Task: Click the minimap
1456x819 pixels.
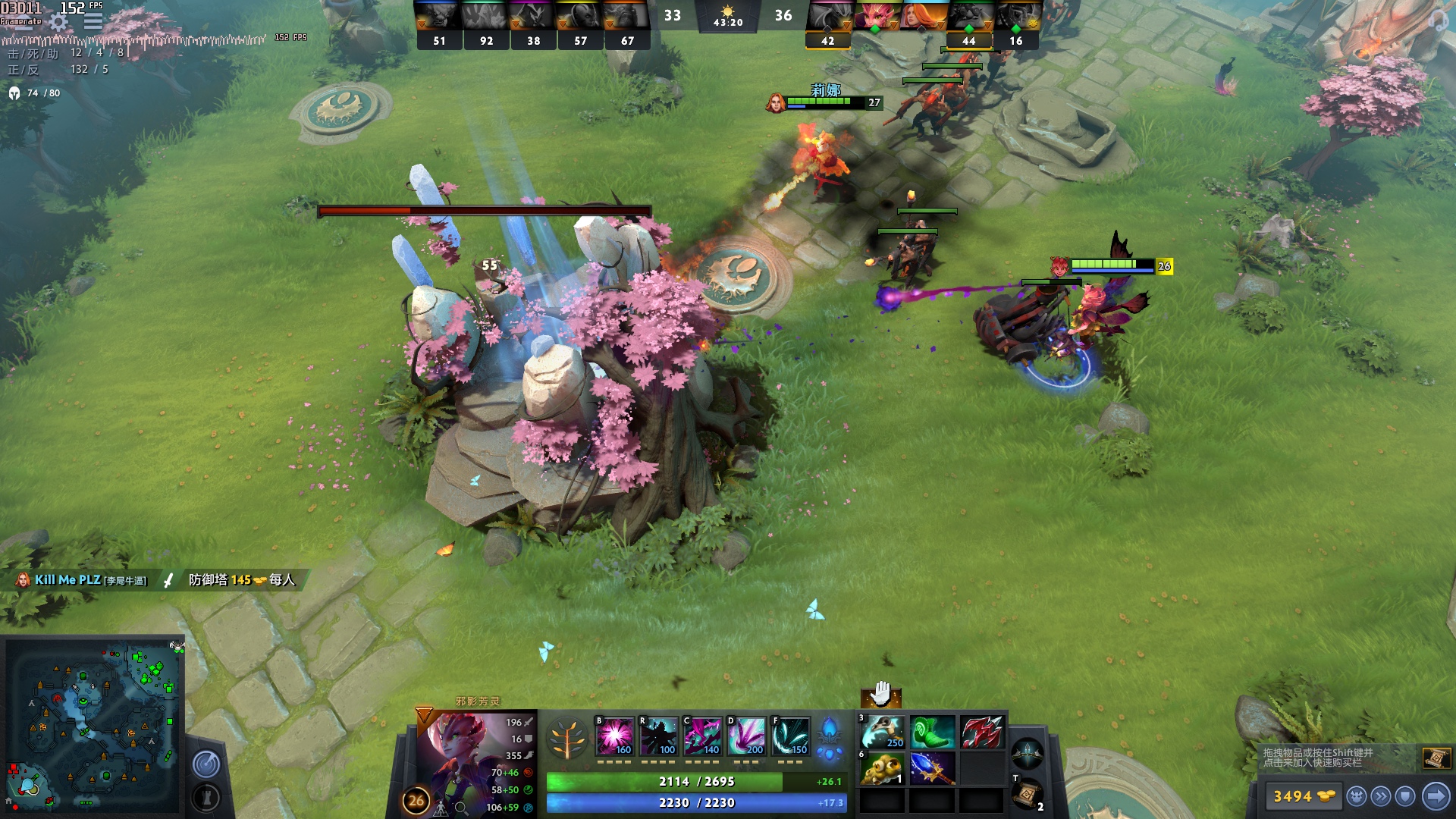Action: [93, 726]
